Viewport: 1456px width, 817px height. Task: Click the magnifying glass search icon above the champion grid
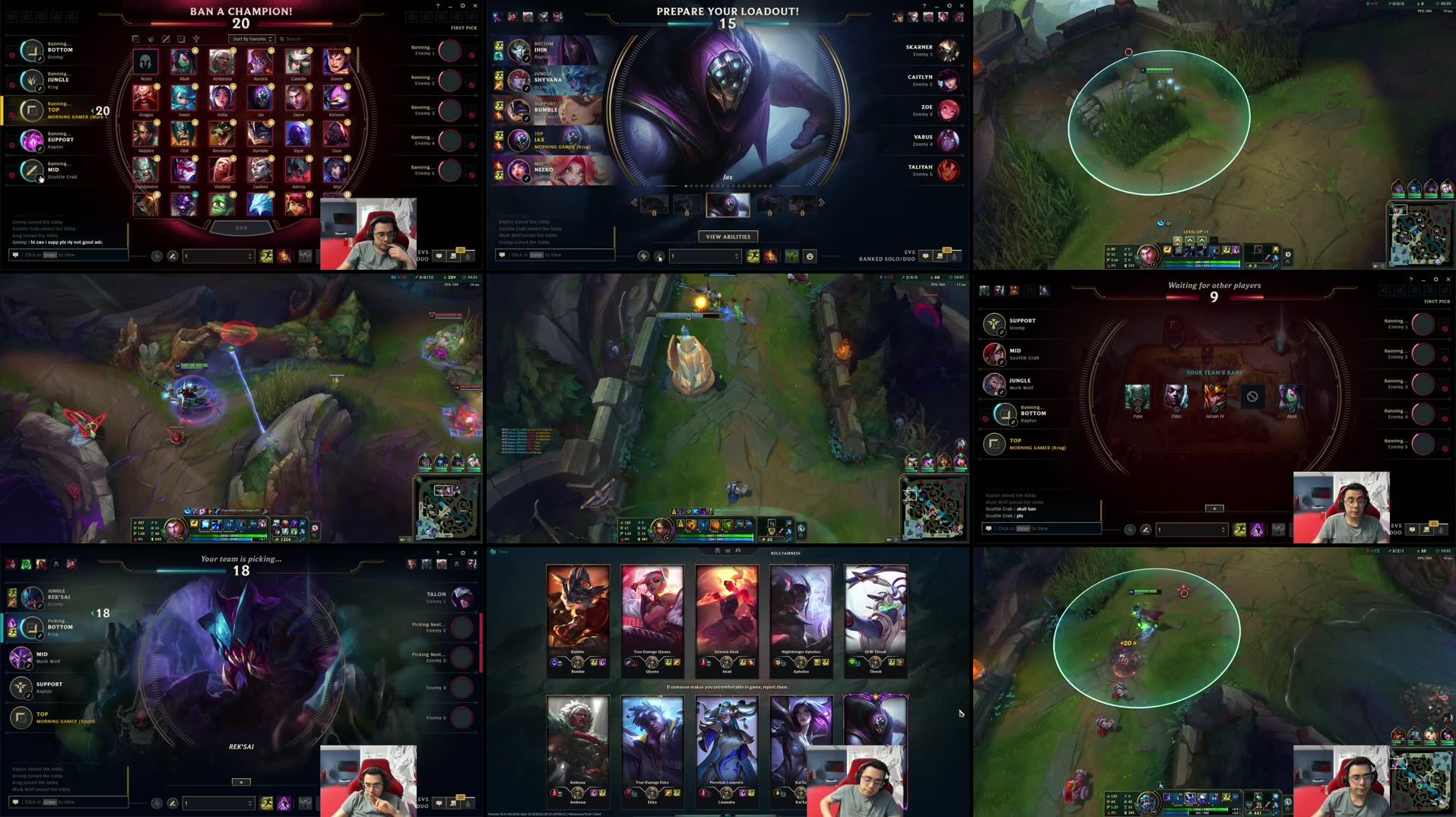point(281,38)
